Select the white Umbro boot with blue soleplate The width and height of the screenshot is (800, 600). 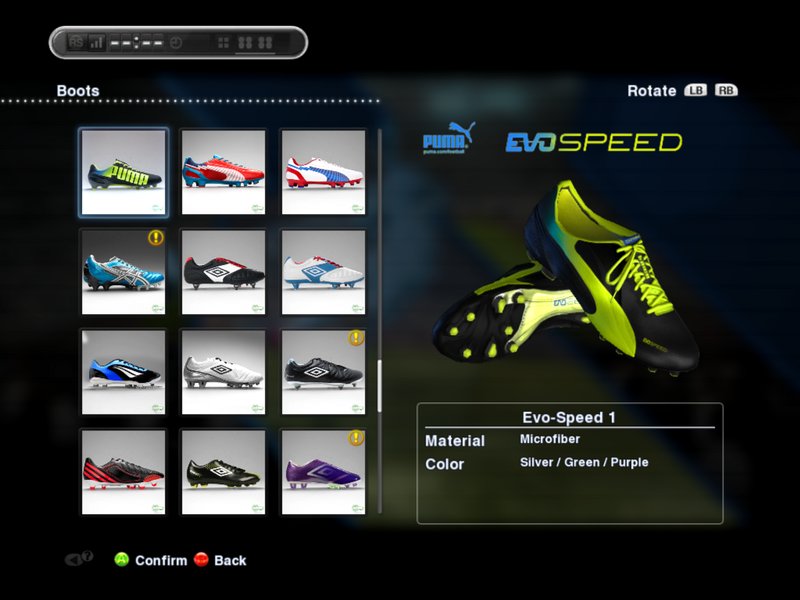click(x=323, y=272)
